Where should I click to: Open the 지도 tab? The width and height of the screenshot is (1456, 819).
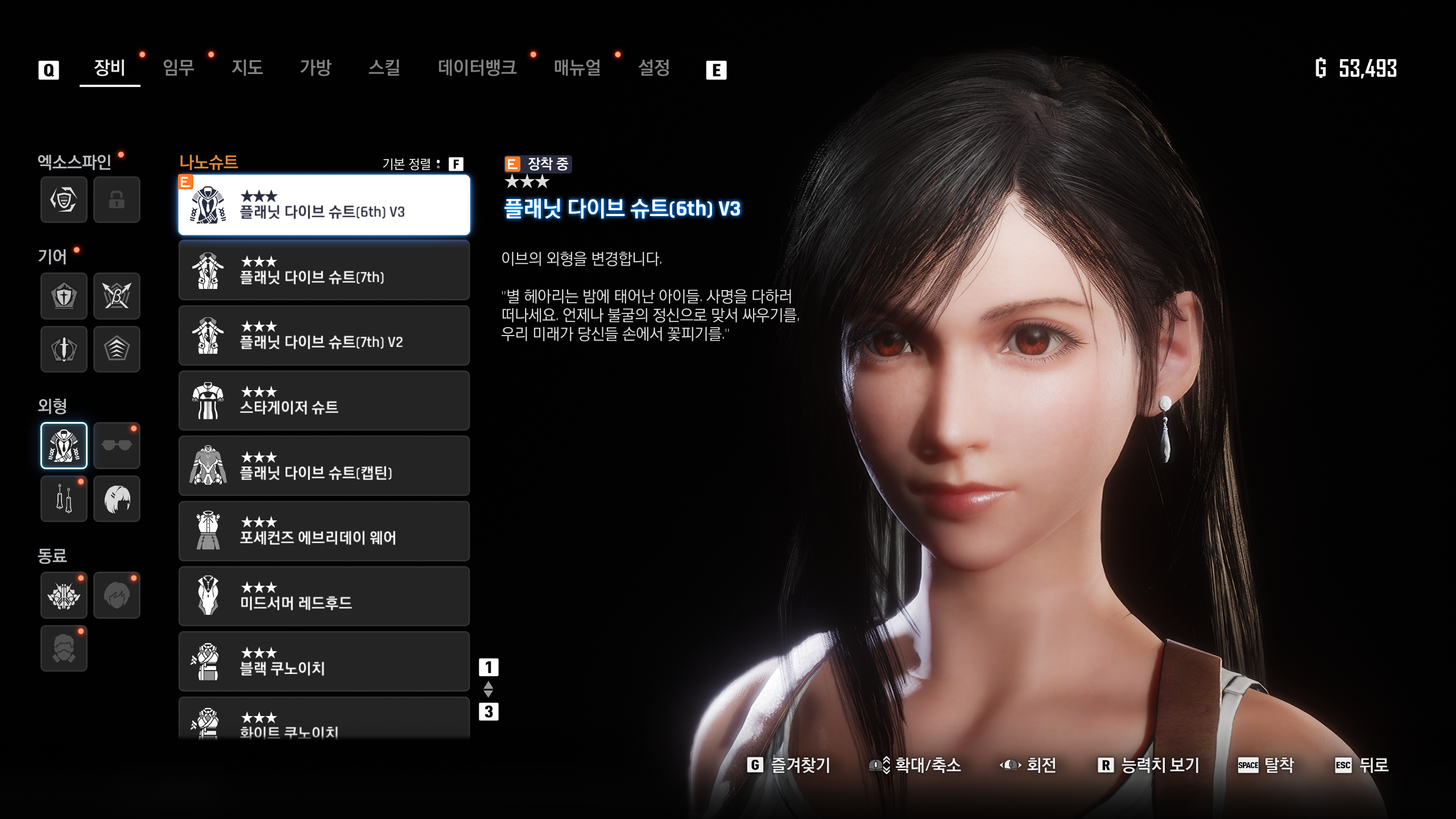coord(247,68)
